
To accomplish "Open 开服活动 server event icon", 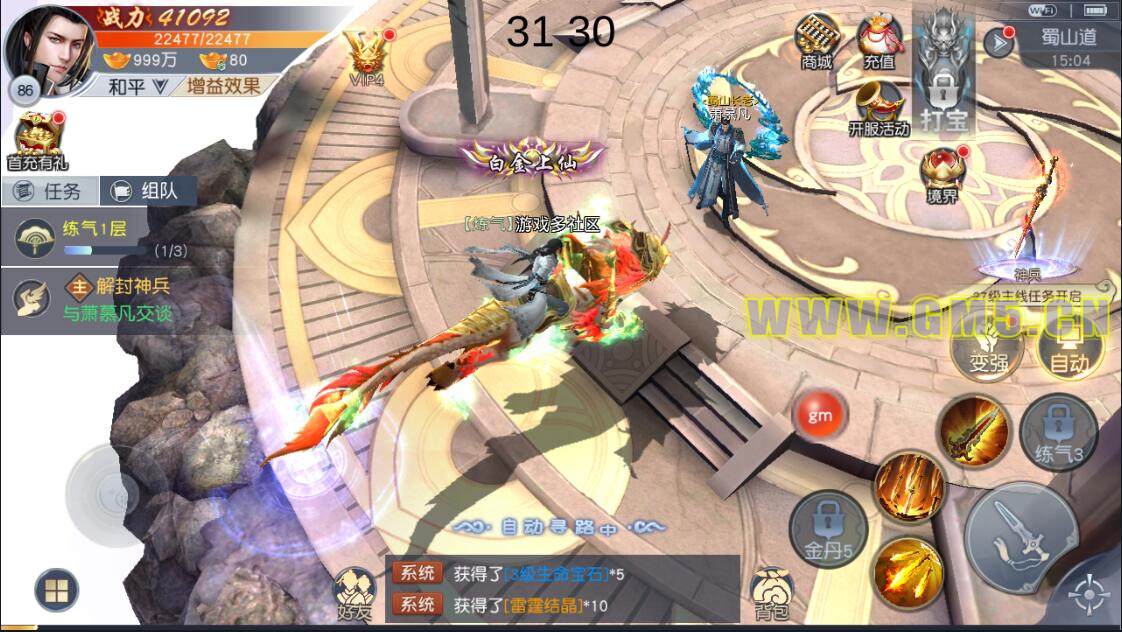I will click(x=878, y=108).
